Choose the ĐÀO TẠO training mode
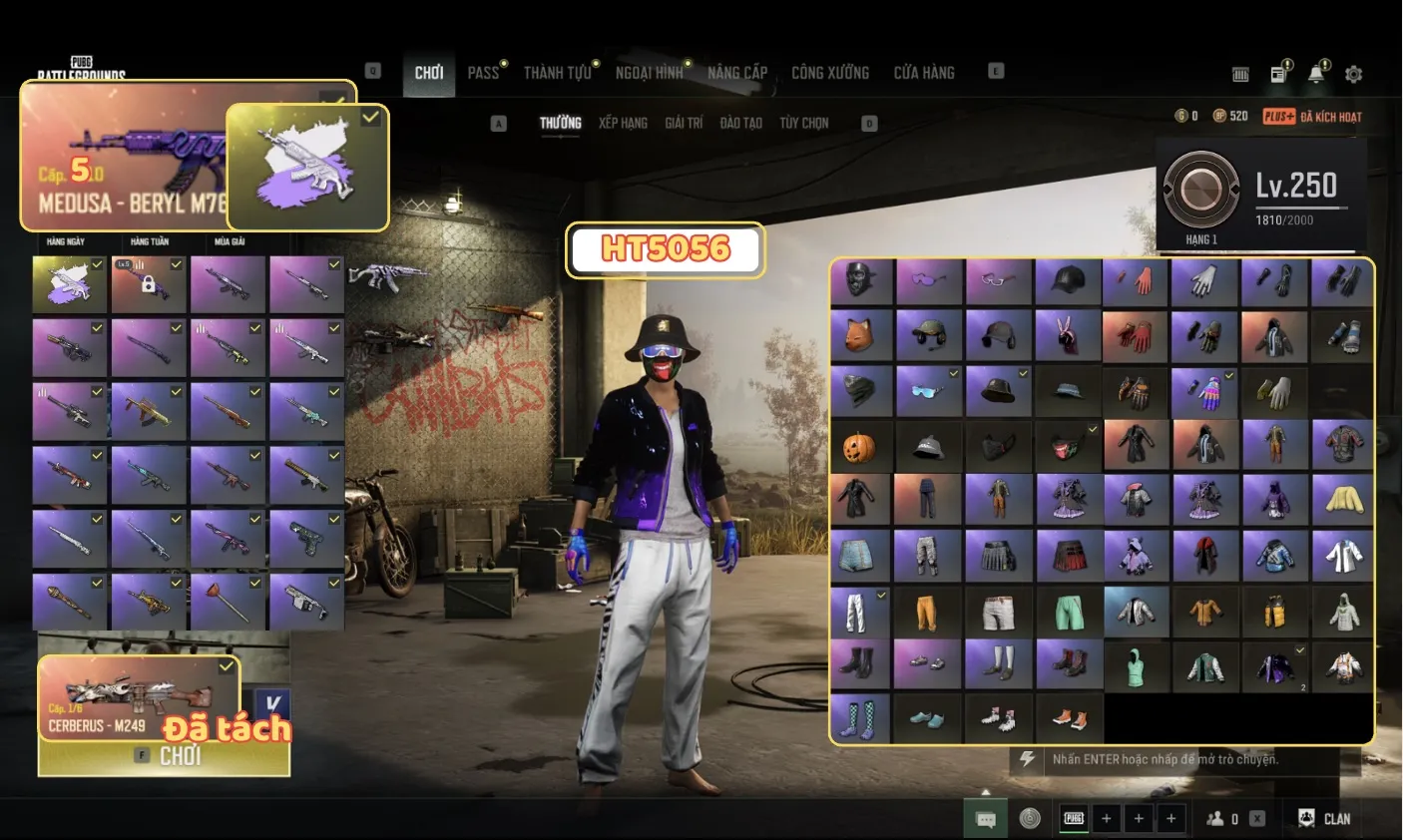 740,123
